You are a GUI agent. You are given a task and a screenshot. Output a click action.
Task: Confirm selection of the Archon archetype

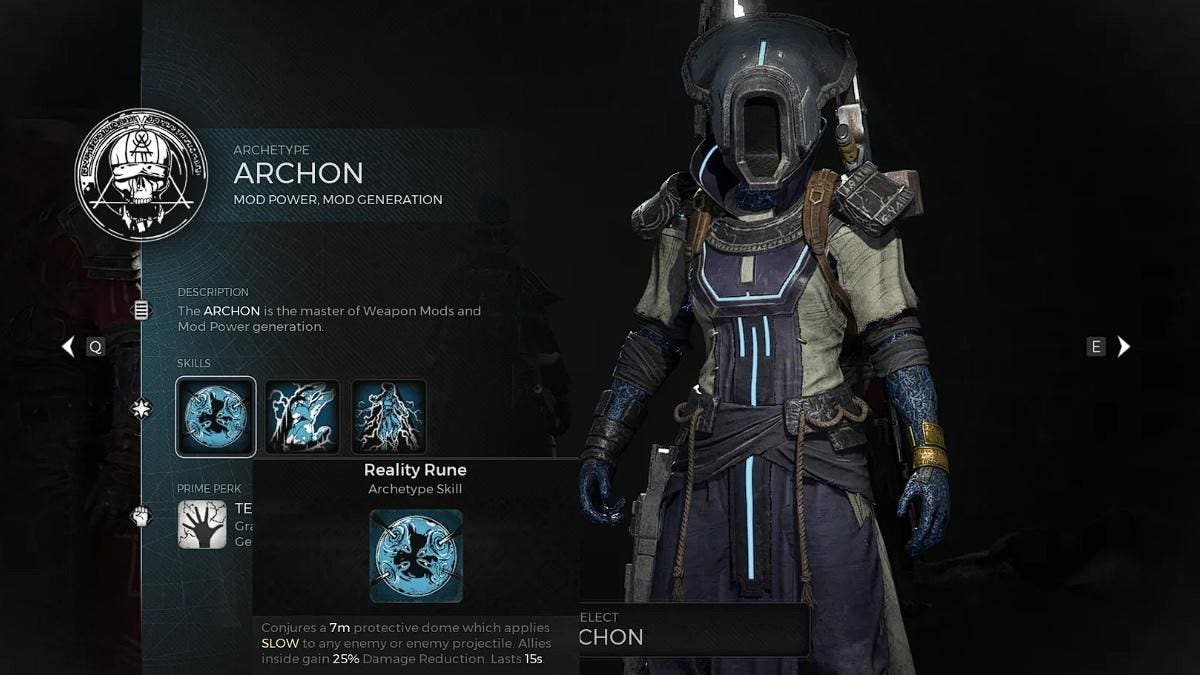(x=694, y=629)
